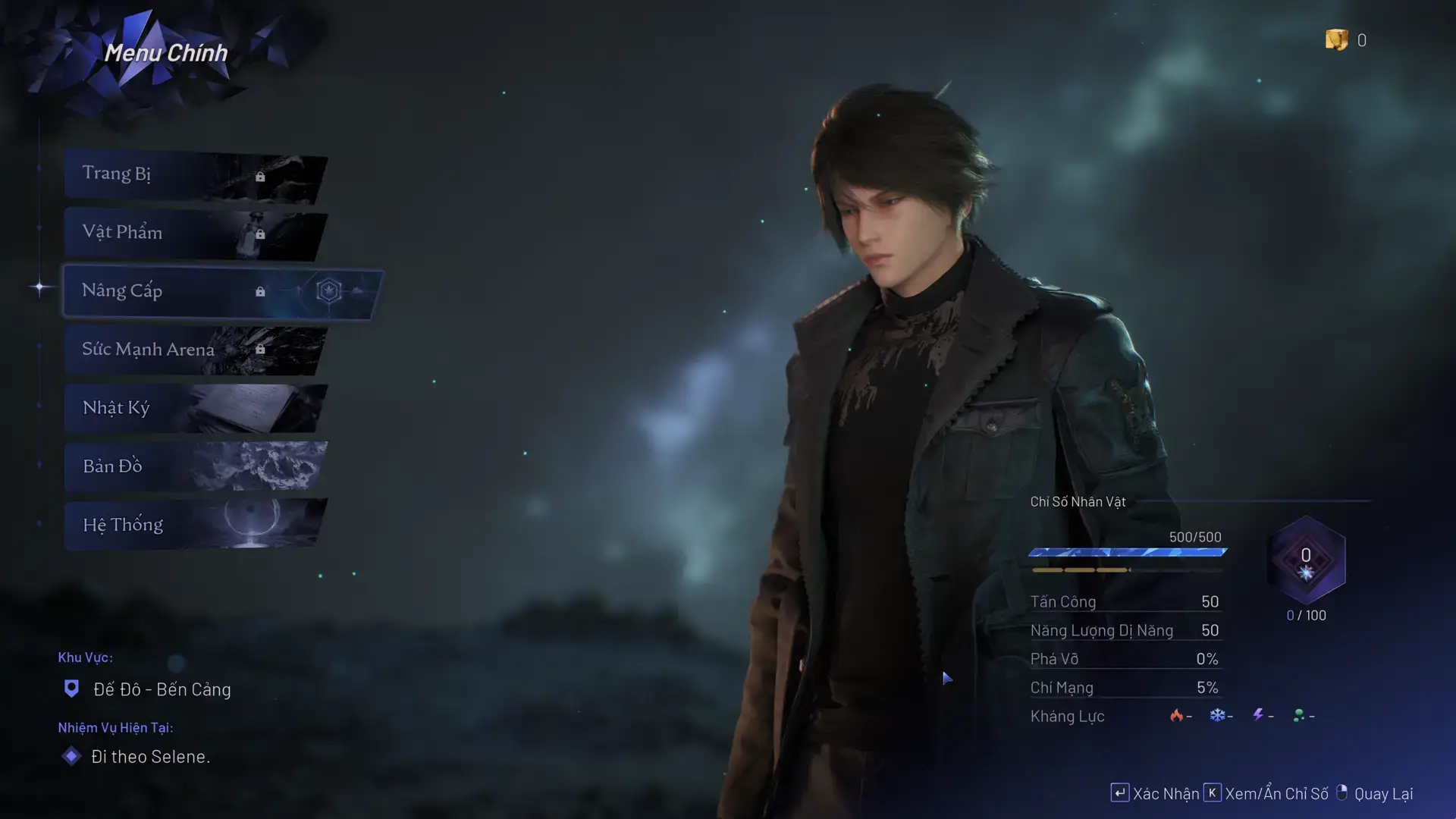Click the snowflake frost resistance icon

1216,714
